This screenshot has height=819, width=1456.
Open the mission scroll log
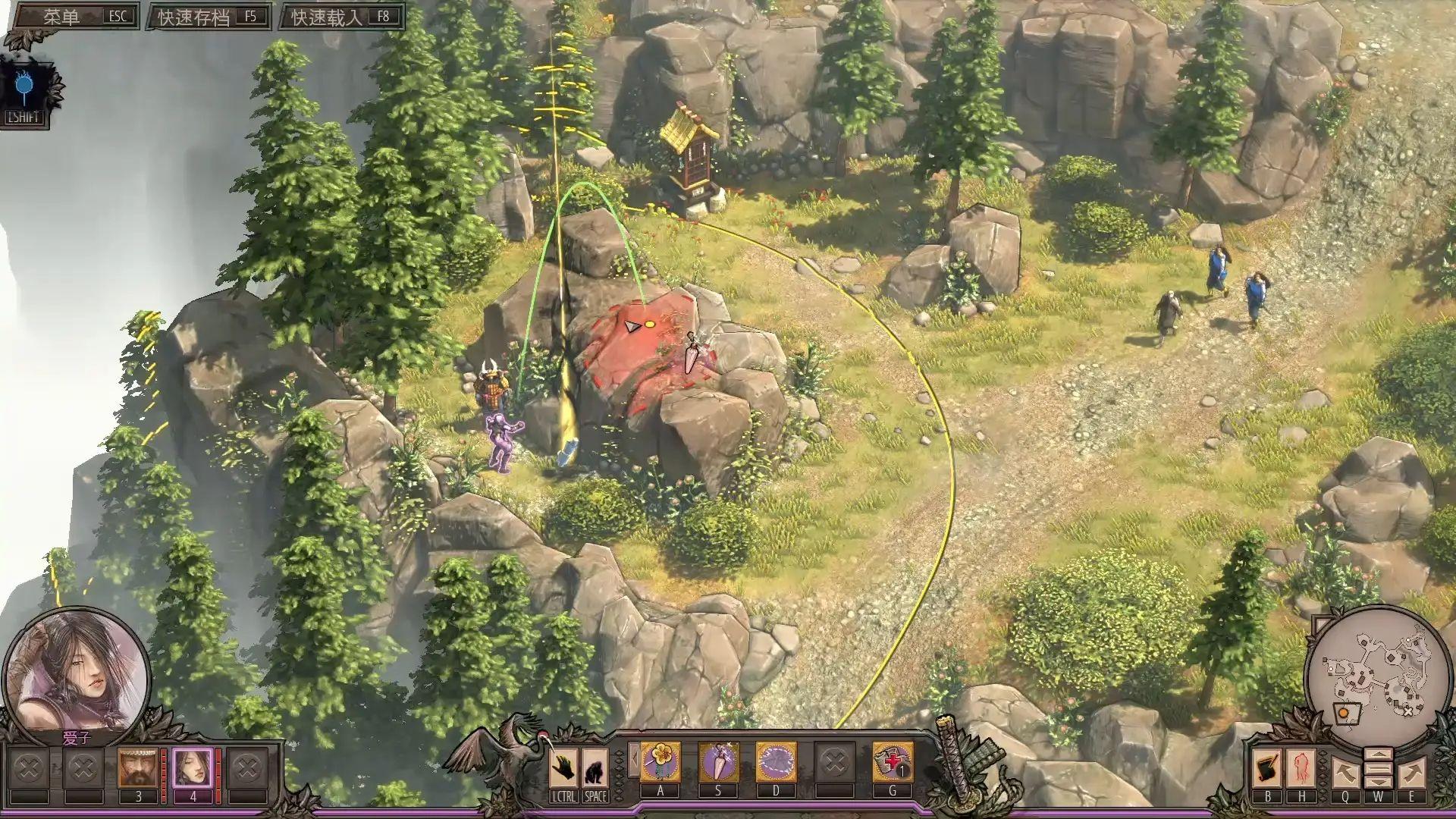[1267, 767]
